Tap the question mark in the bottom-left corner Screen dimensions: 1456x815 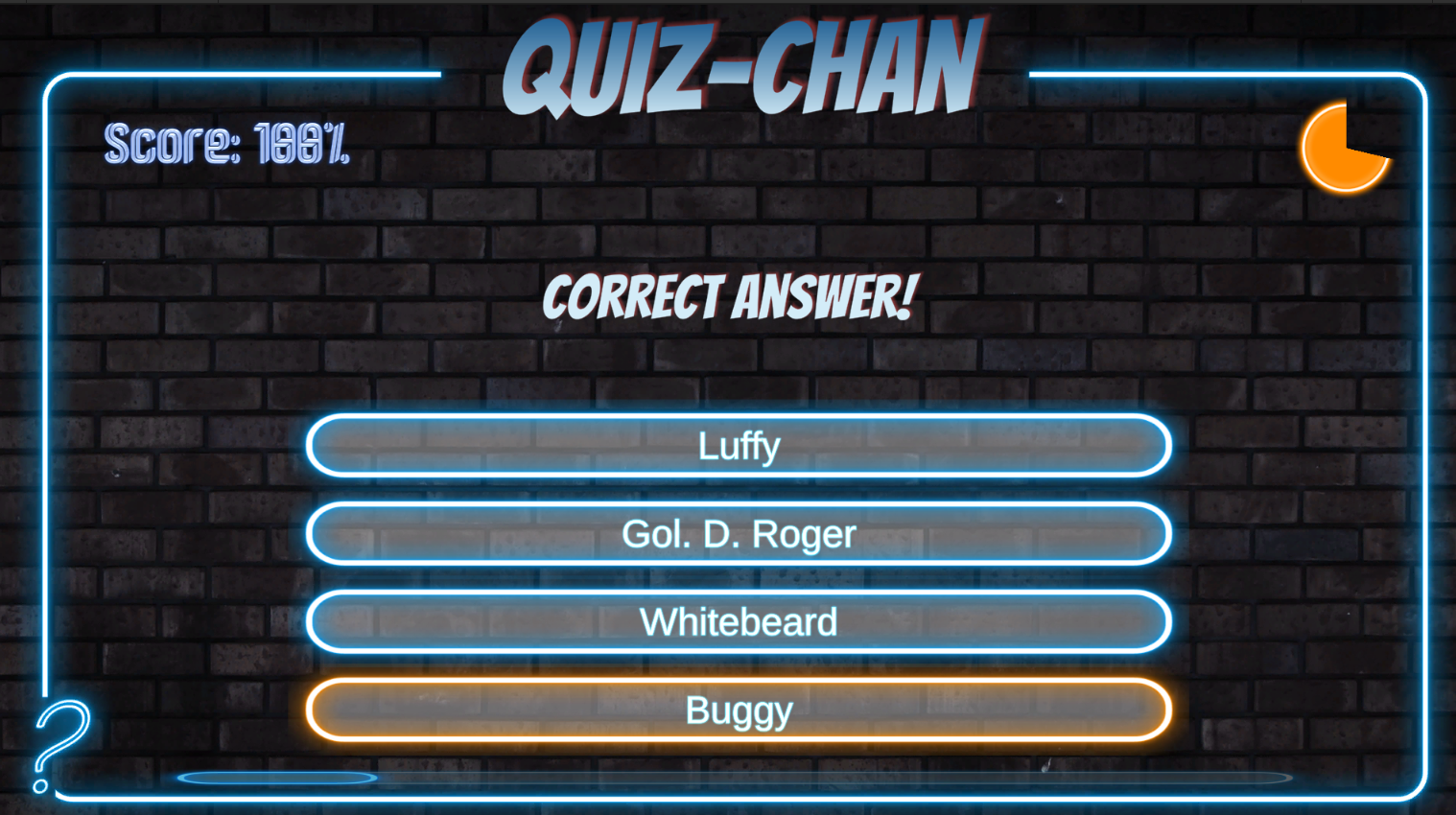(59, 743)
